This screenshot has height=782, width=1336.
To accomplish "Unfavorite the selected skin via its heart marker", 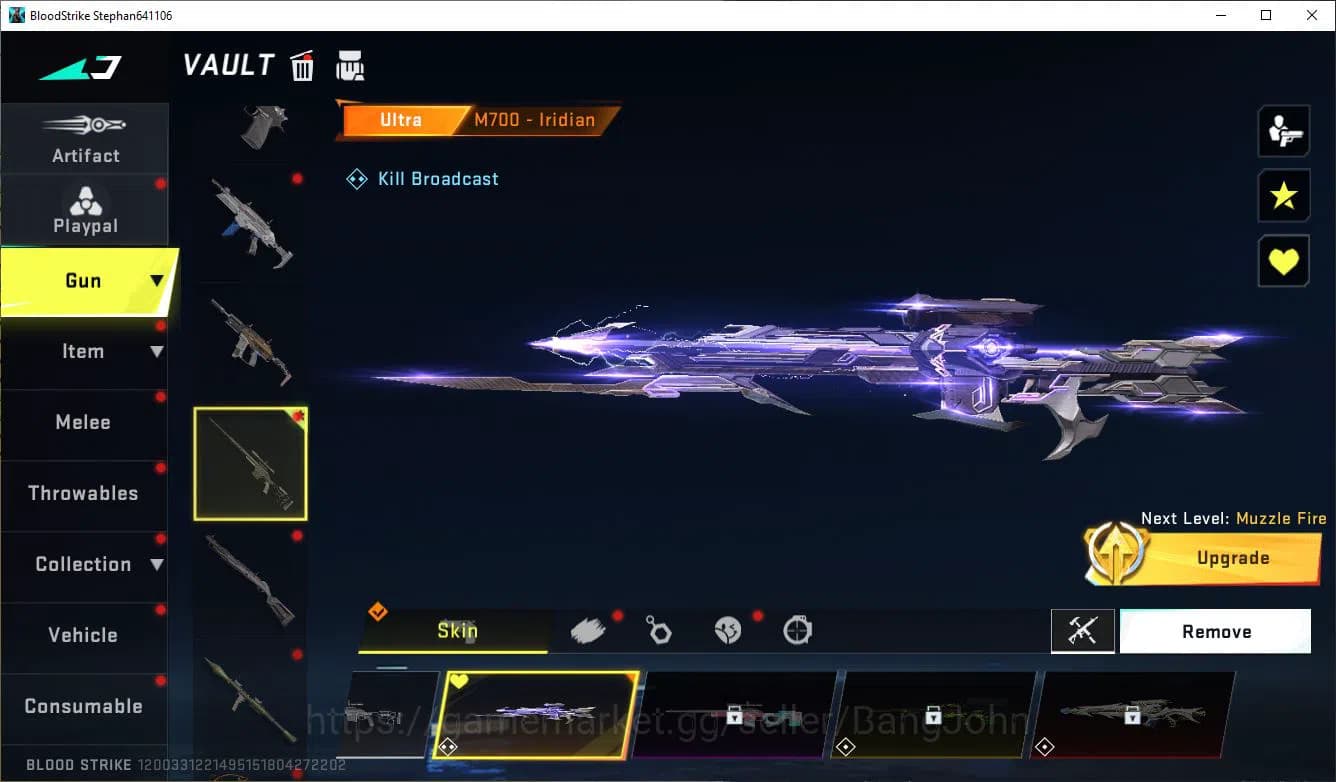I will coord(459,679).
